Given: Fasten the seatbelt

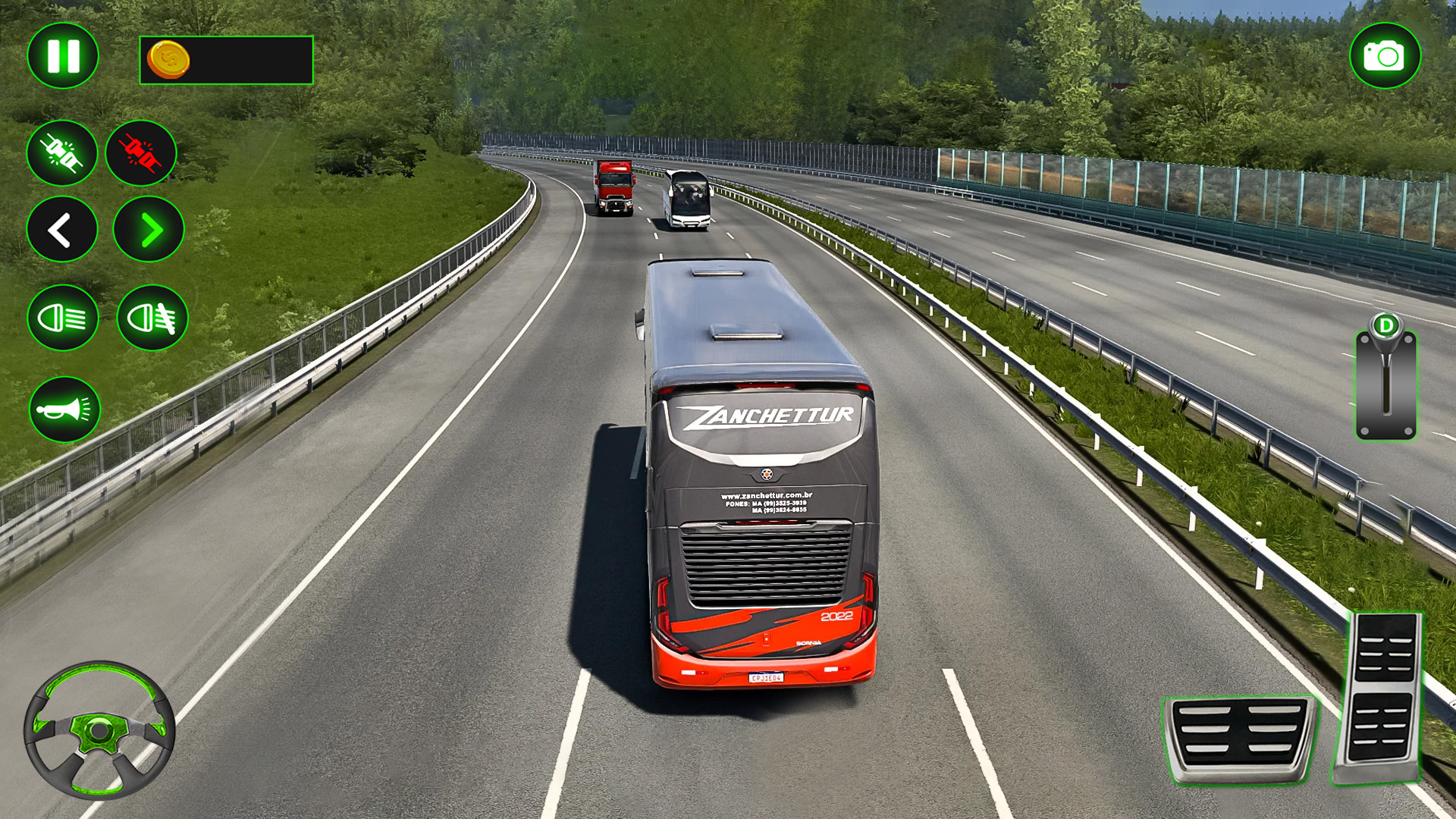Looking at the screenshot, I should point(63,154).
